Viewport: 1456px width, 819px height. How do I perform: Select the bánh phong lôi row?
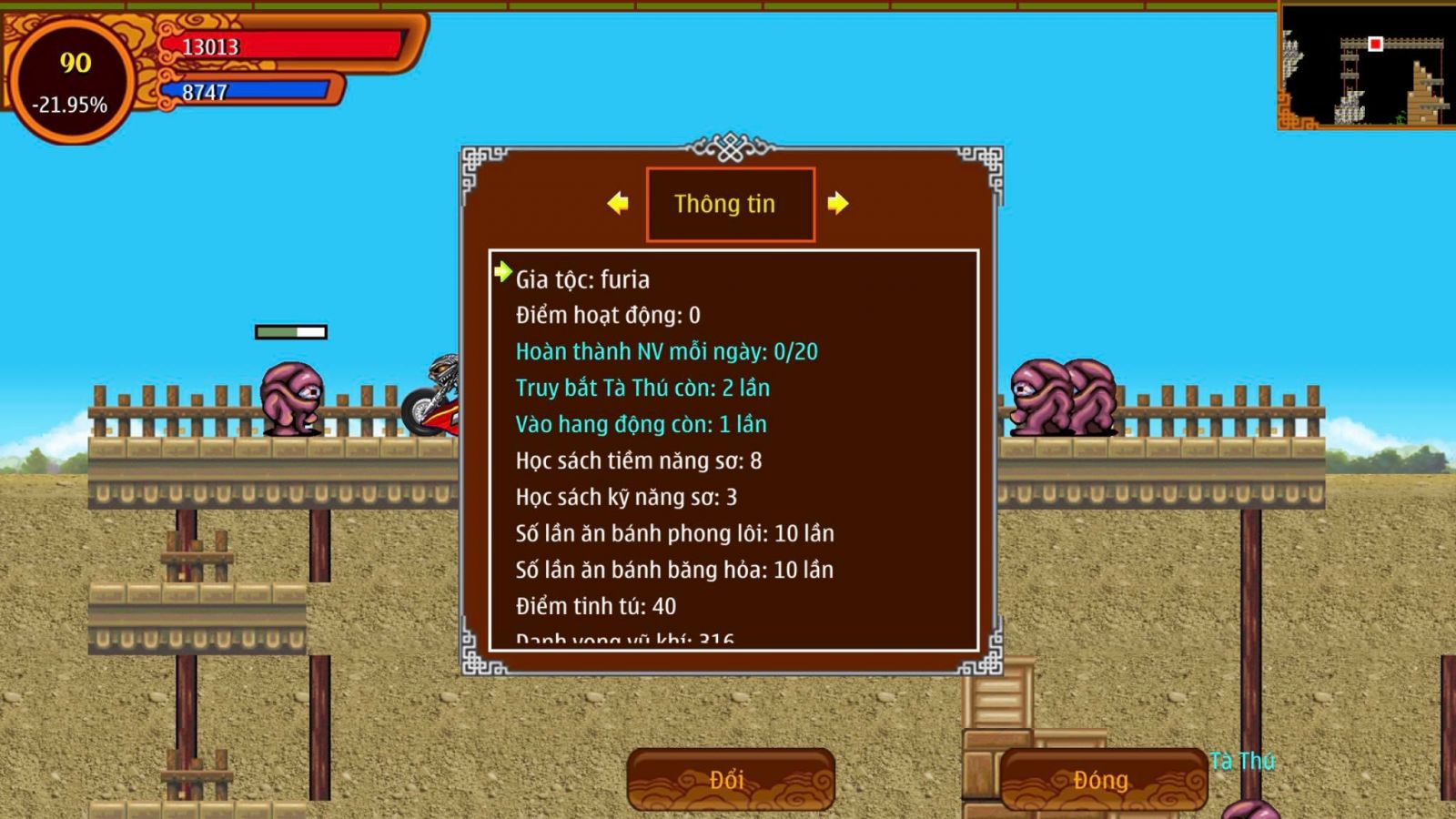674,534
